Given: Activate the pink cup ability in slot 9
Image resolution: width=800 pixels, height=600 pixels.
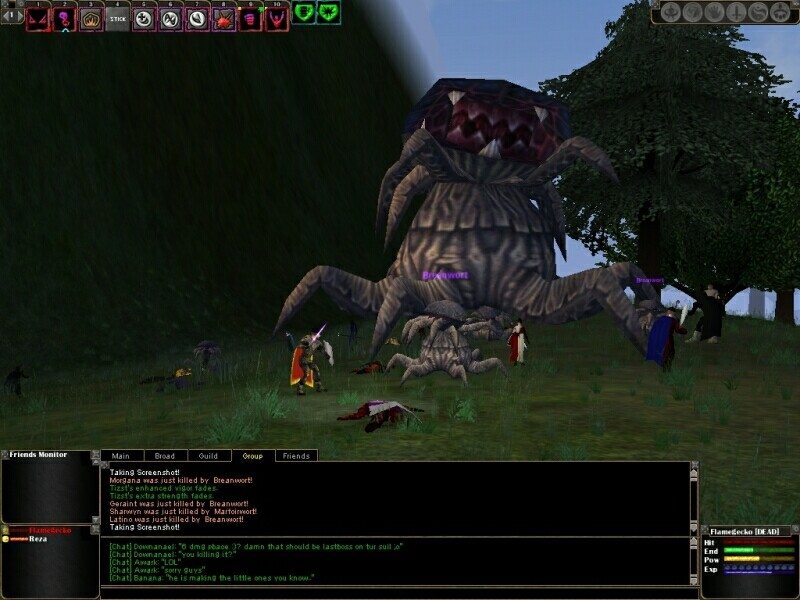Looking at the screenshot, I should pyautogui.click(x=250, y=18).
